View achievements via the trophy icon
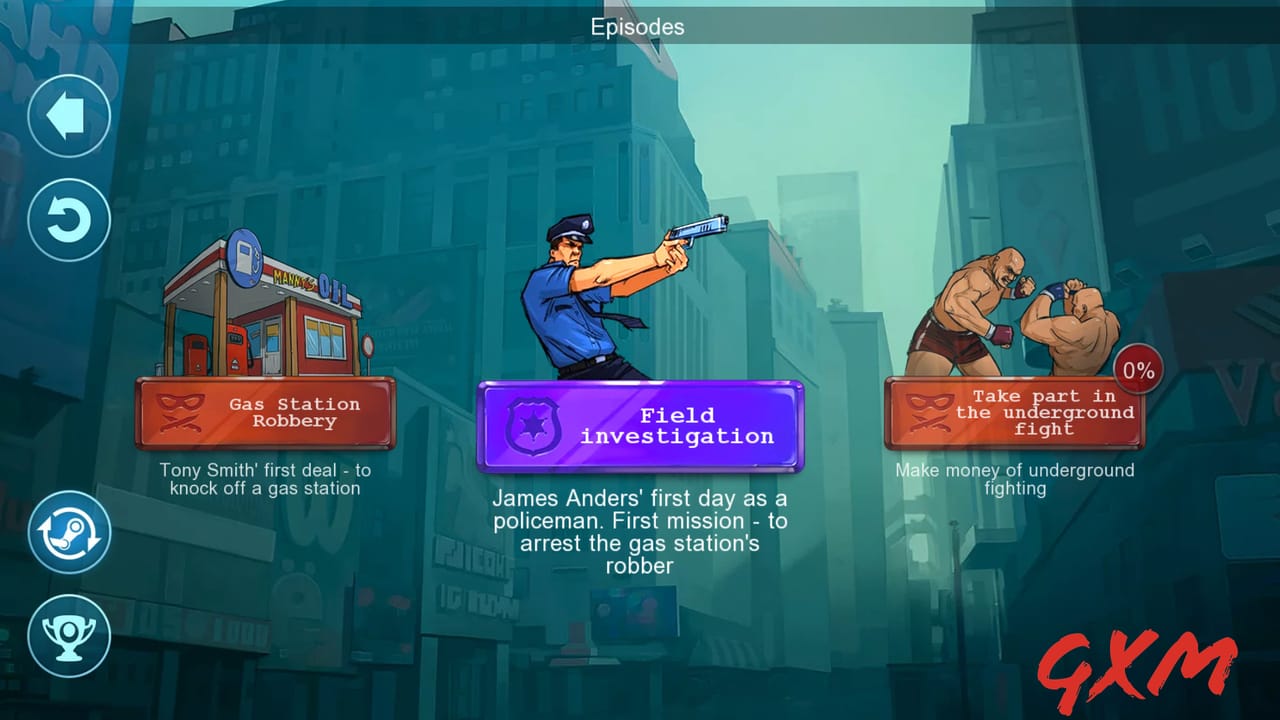This screenshot has width=1280, height=720. coord(68,638)
